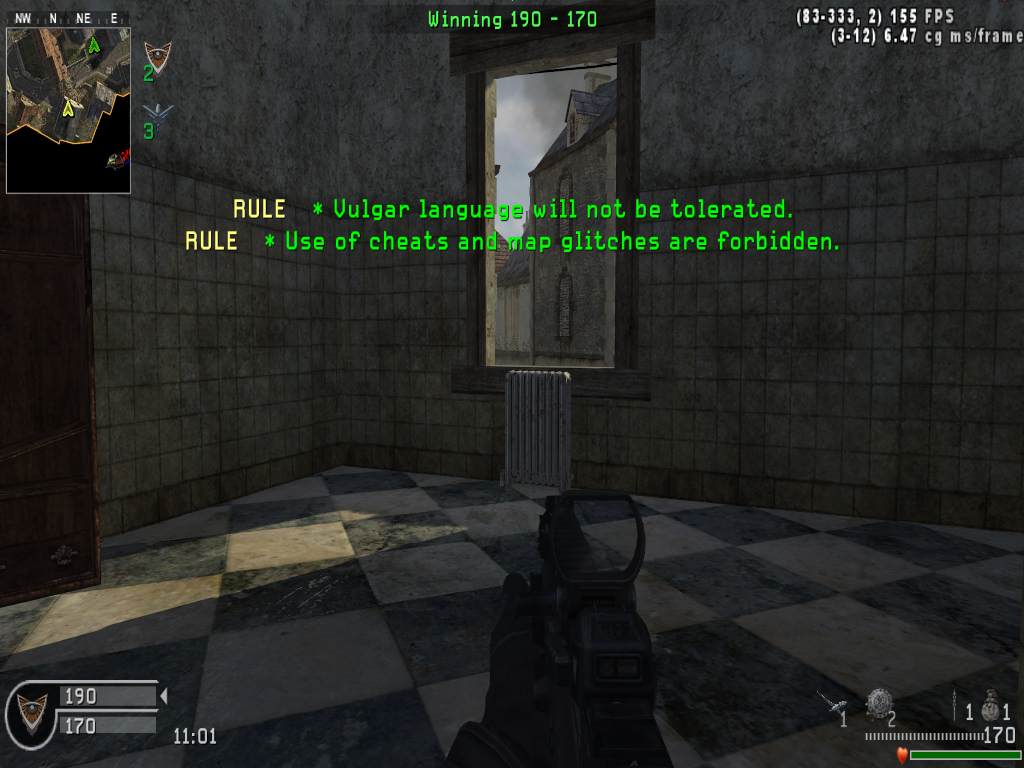1024x768 pixels.
Task: Click the minimap in the corner
Action: pyautogui.click(x=68, y=110)
